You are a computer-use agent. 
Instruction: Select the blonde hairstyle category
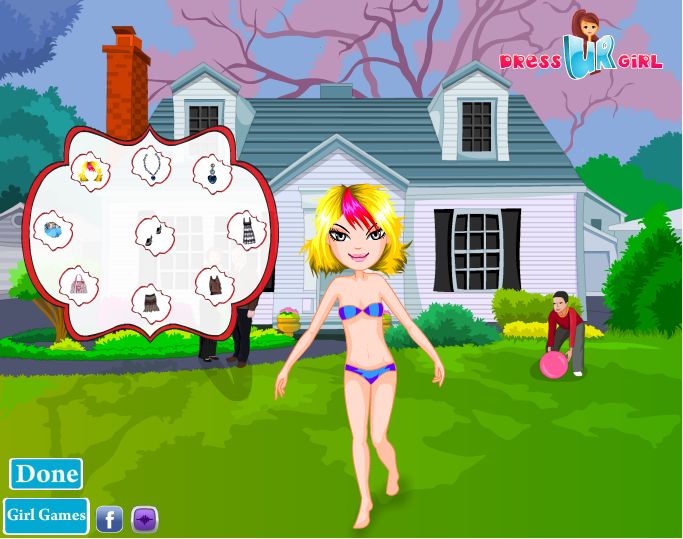[92, 172]
